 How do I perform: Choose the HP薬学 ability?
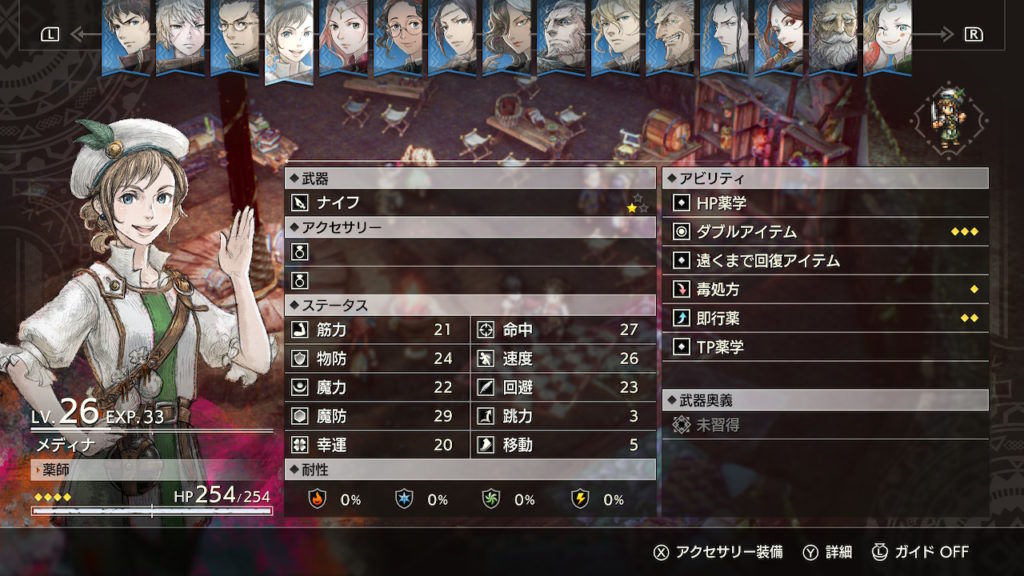(x=825, y=203)
